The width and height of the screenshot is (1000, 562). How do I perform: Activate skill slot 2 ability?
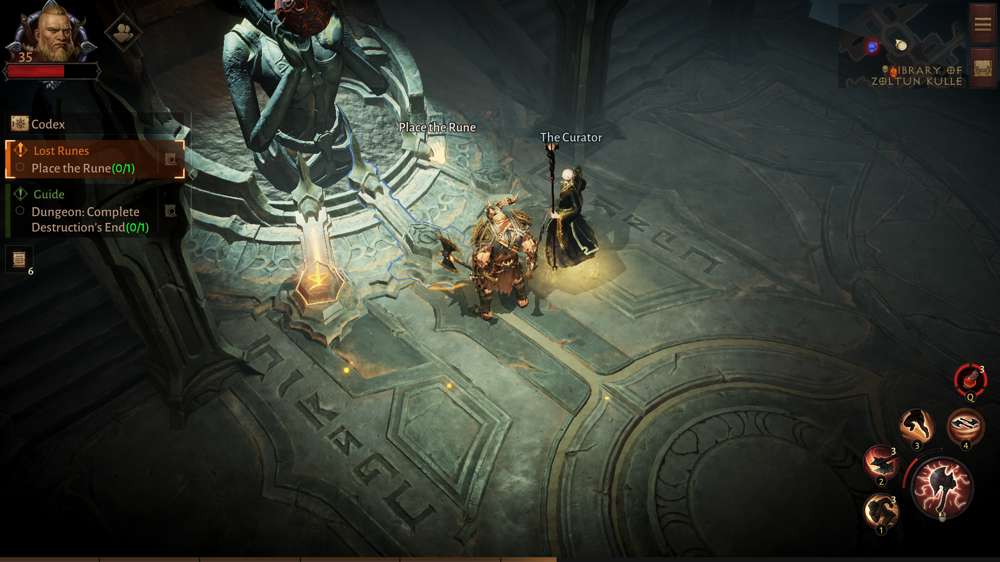tap(881, 462)
